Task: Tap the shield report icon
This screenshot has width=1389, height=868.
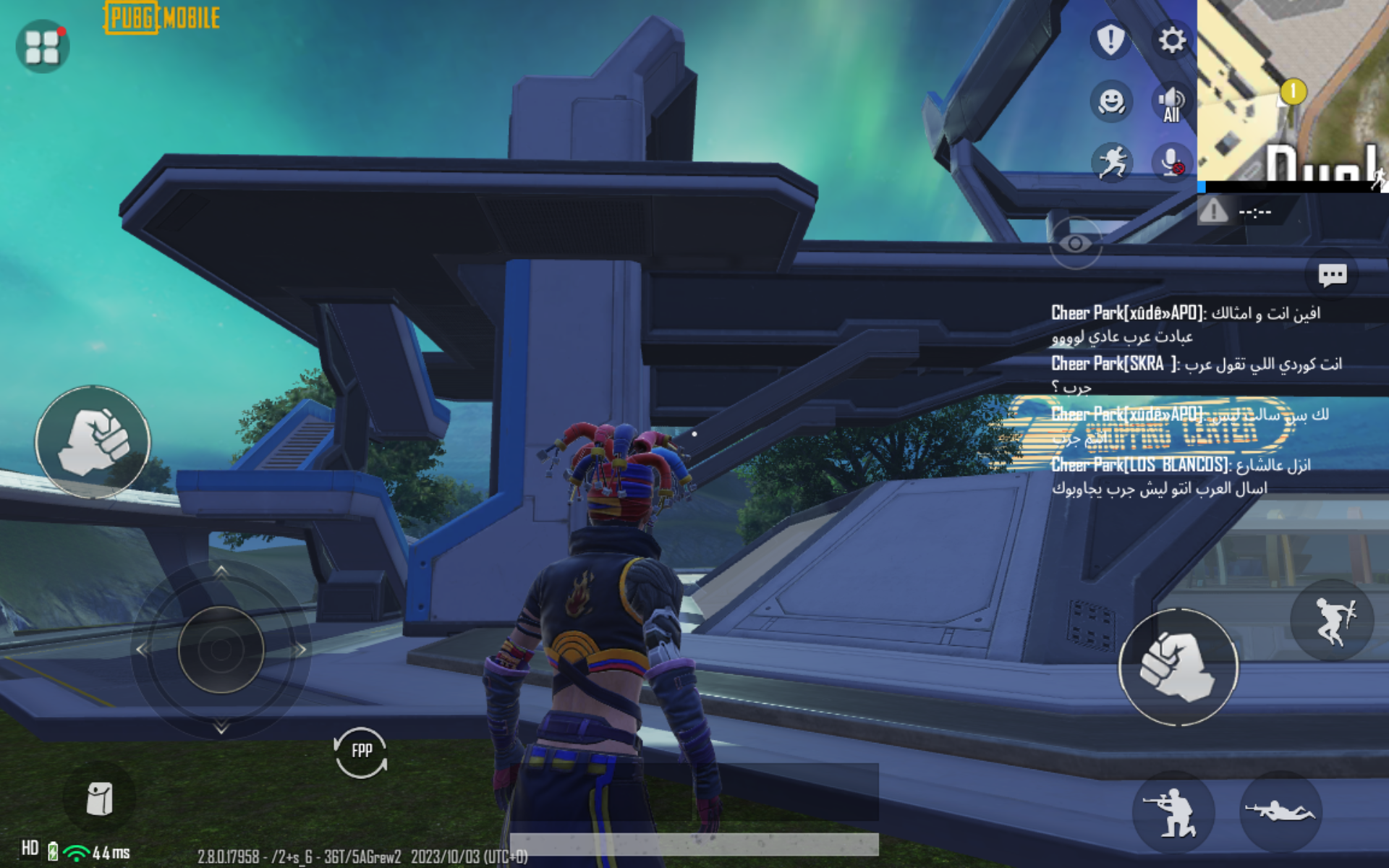Action: click(1110, 39)
